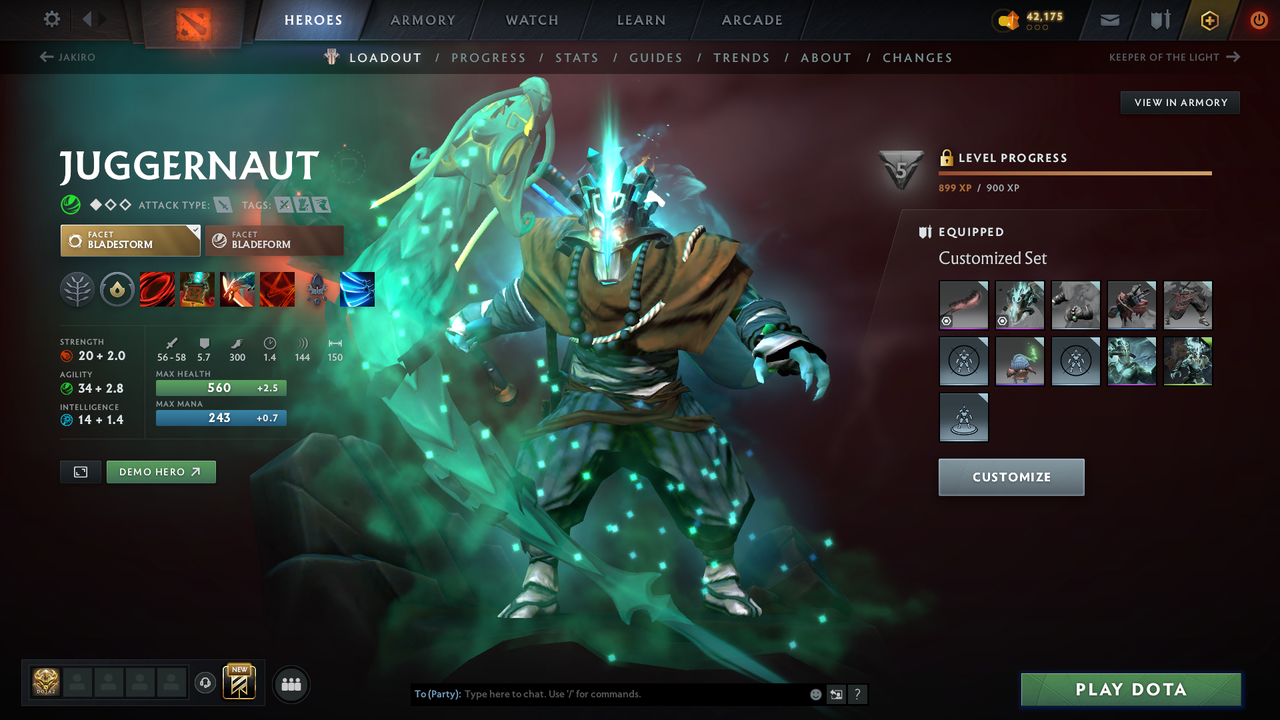Select the Bladestorm facet
This screenshot has height=720, width=1280.
pyautogui.click(x=130, y=240)
